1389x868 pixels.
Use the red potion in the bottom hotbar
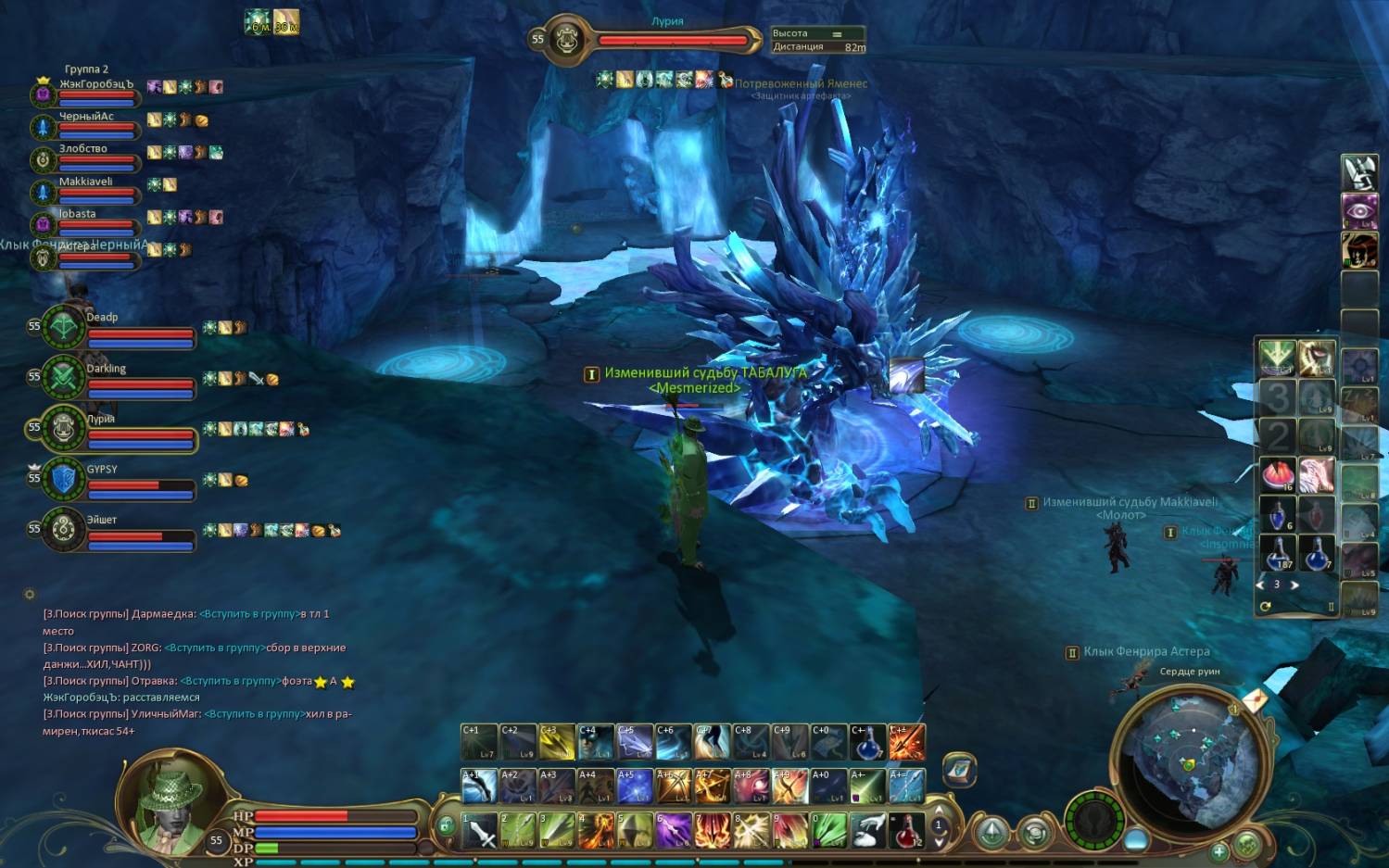[x=906, y=830]
